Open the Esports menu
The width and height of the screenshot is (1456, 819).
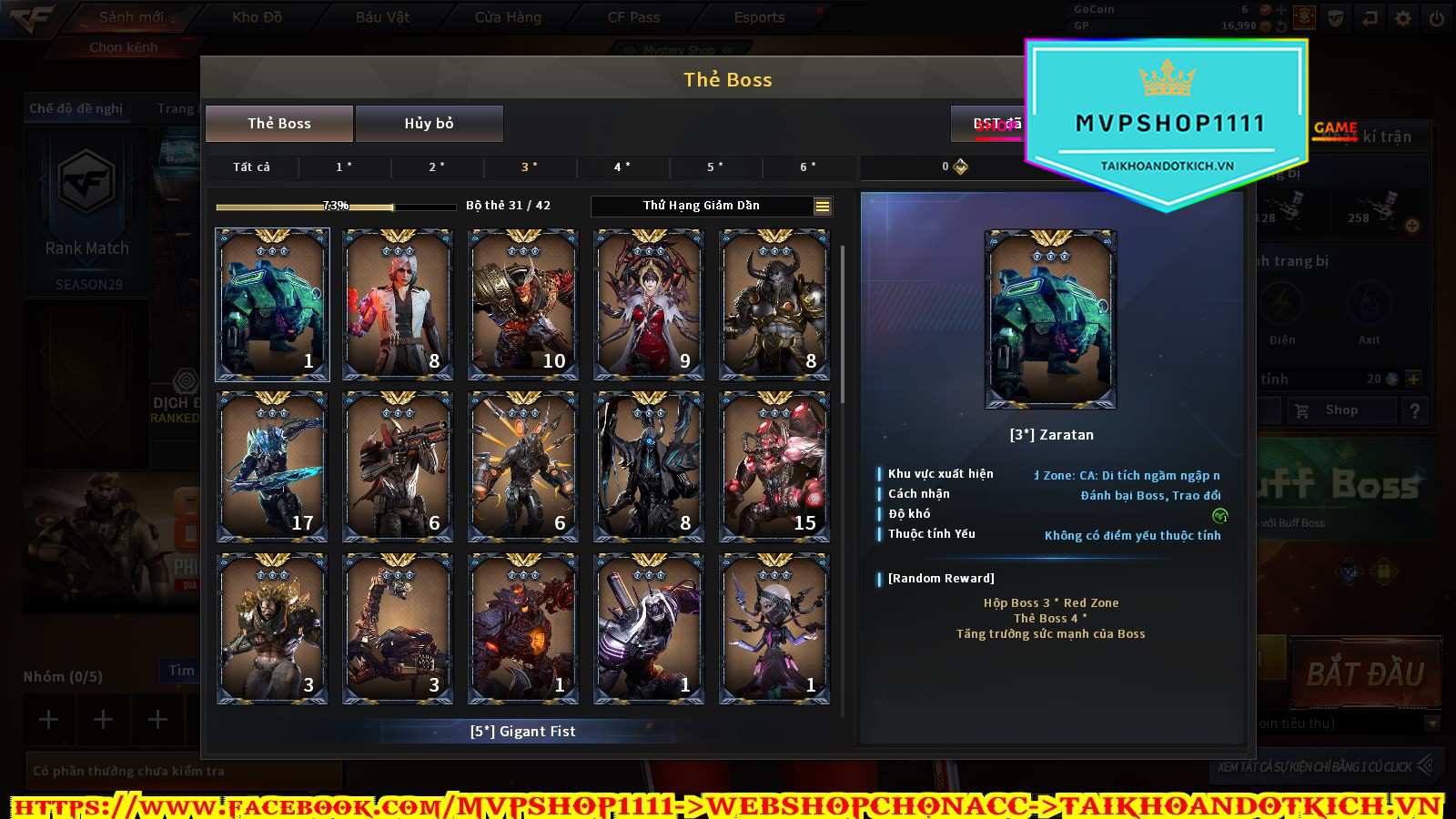pos(759,17)
